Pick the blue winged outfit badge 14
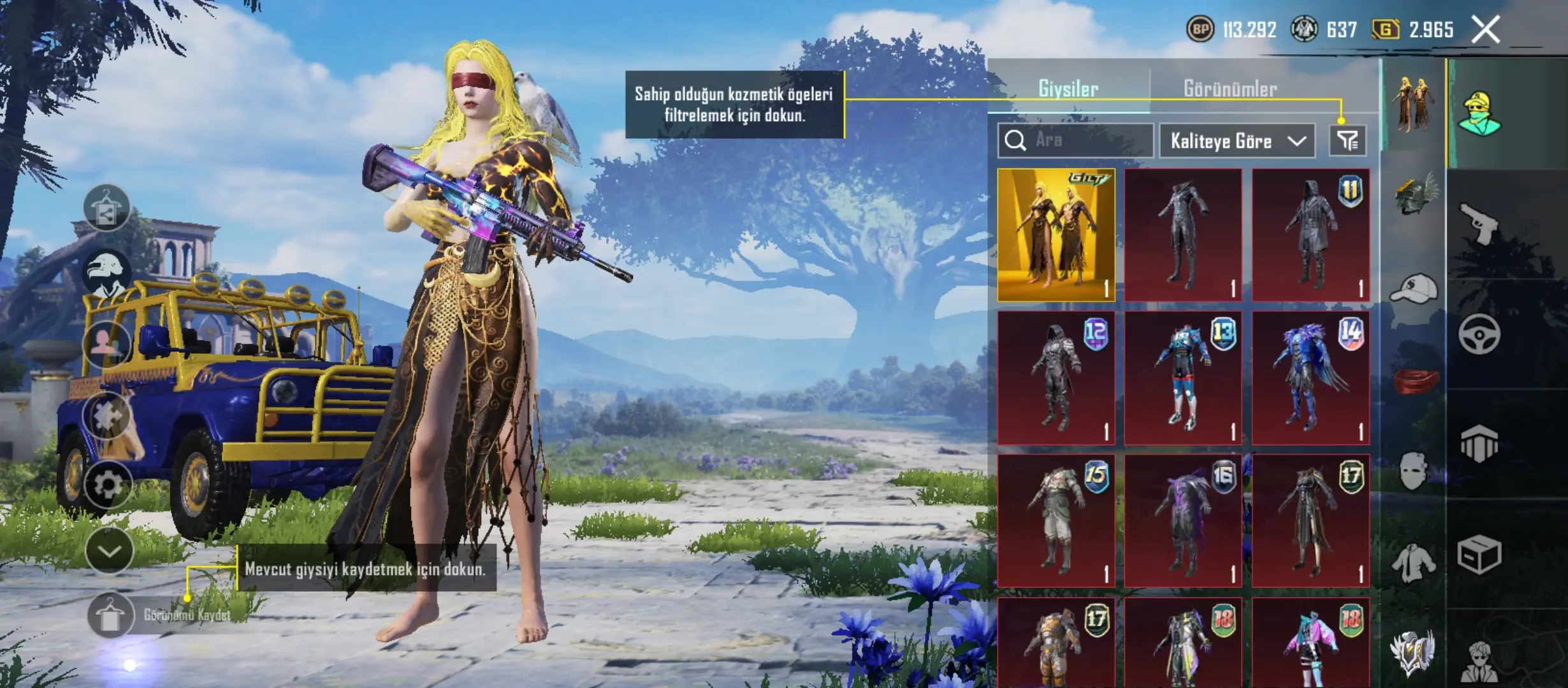Screen dimensions: 1568x688 click(1310, 378)
